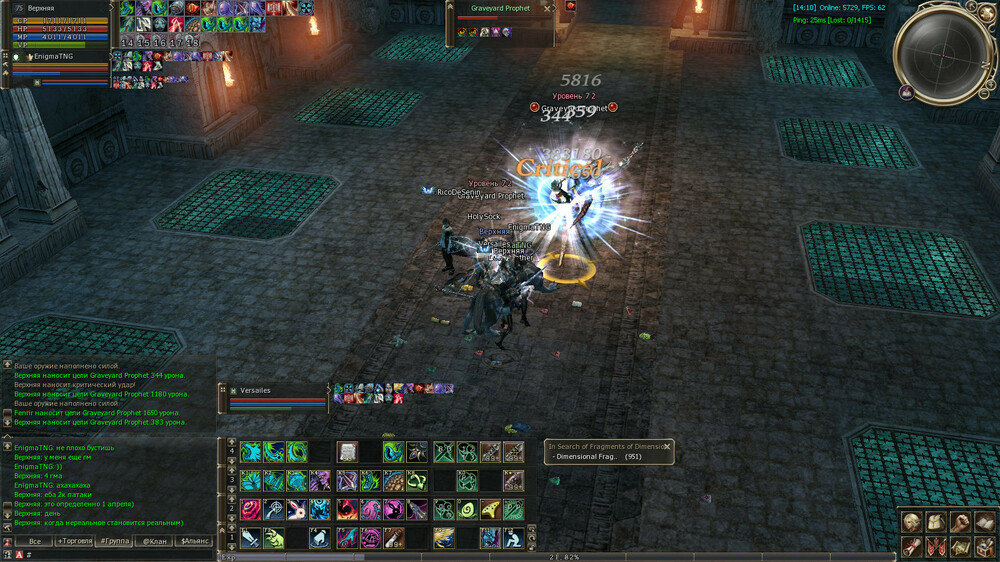Open the inventory backpack icon

point(935,522)
